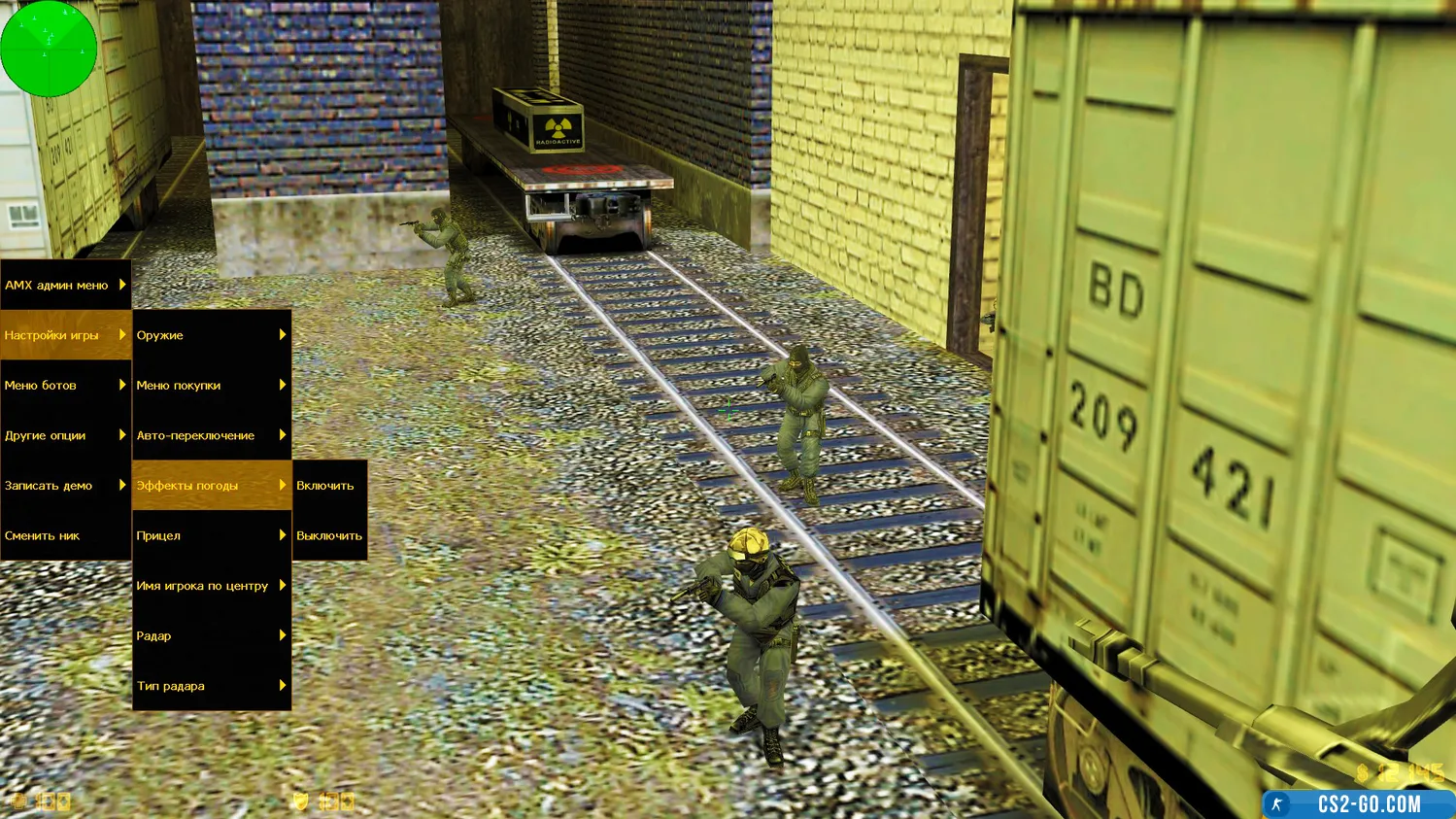This screenshot has height=819, width=1456.
Task: Open the CS2-GO.COM watermark link
Action: 1358,804
